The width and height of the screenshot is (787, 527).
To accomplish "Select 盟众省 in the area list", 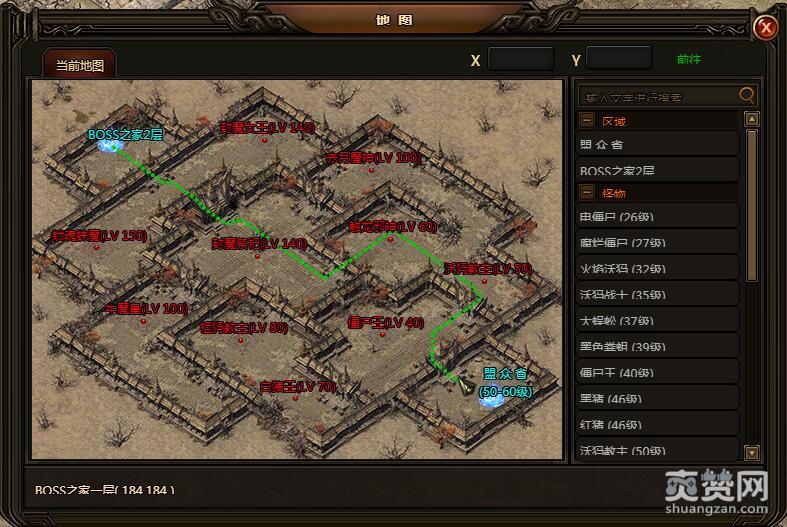I will tap(658, 144).
